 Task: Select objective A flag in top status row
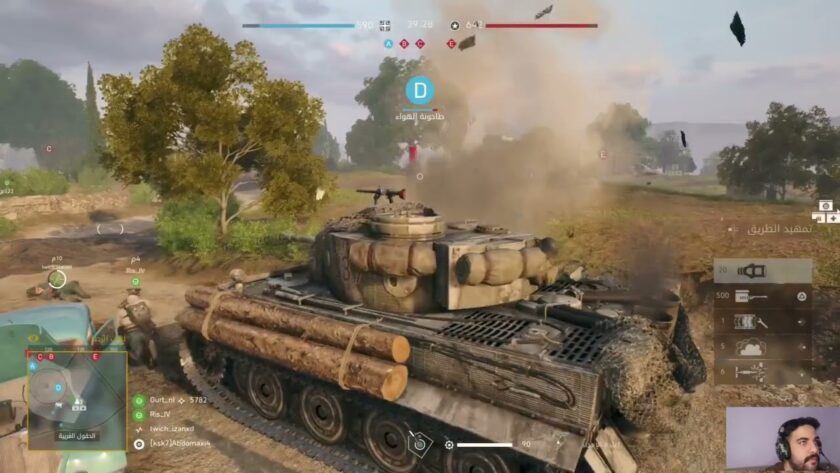tap(388, 44)
